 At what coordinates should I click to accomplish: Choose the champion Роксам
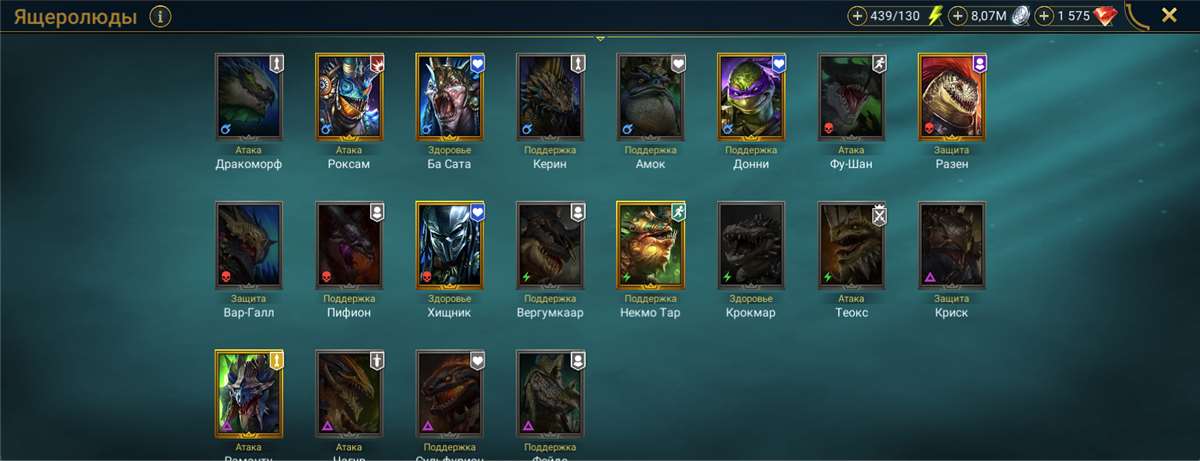[349, 97]
